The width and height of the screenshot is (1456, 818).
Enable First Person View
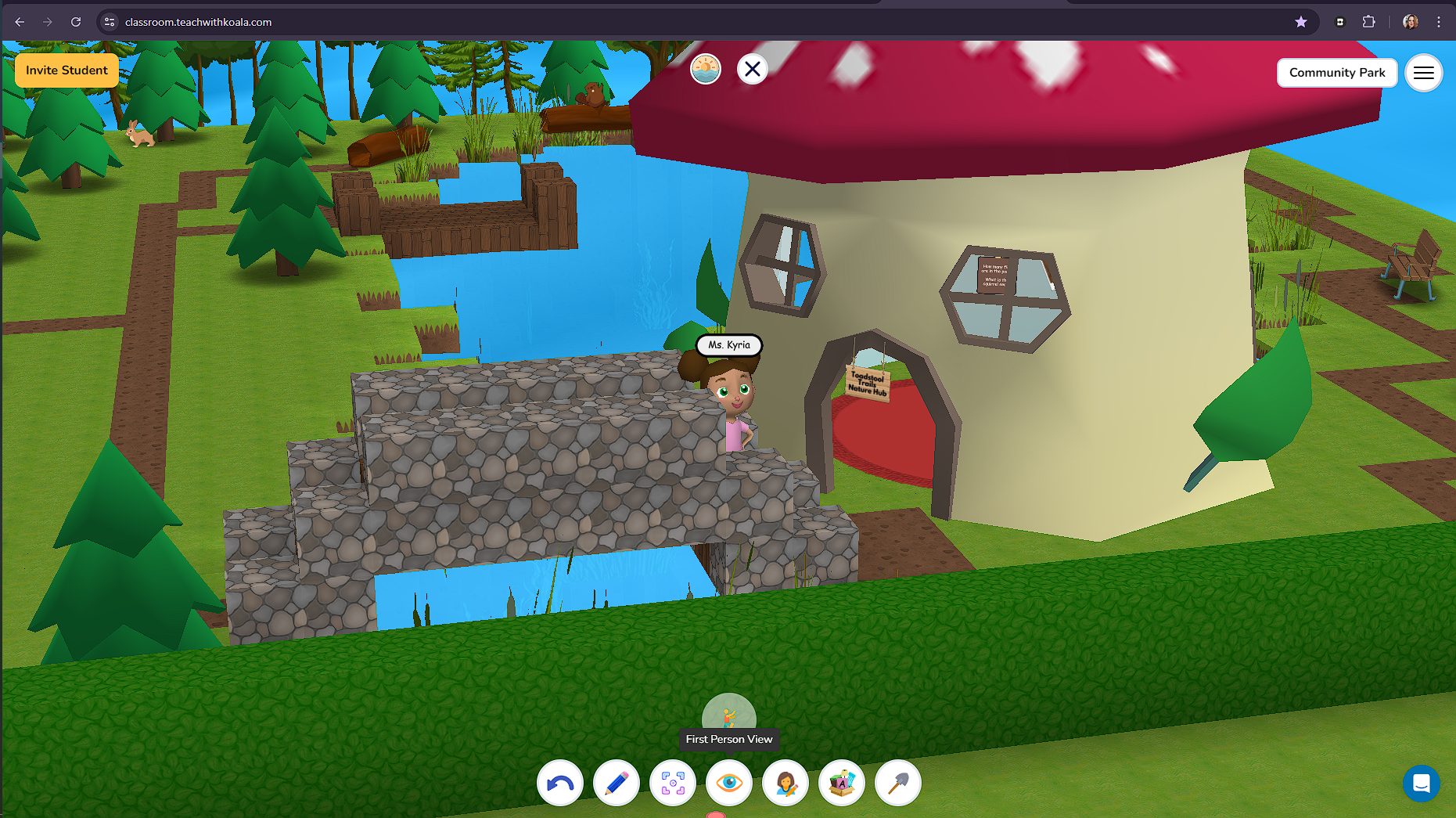tap(729, 714)
